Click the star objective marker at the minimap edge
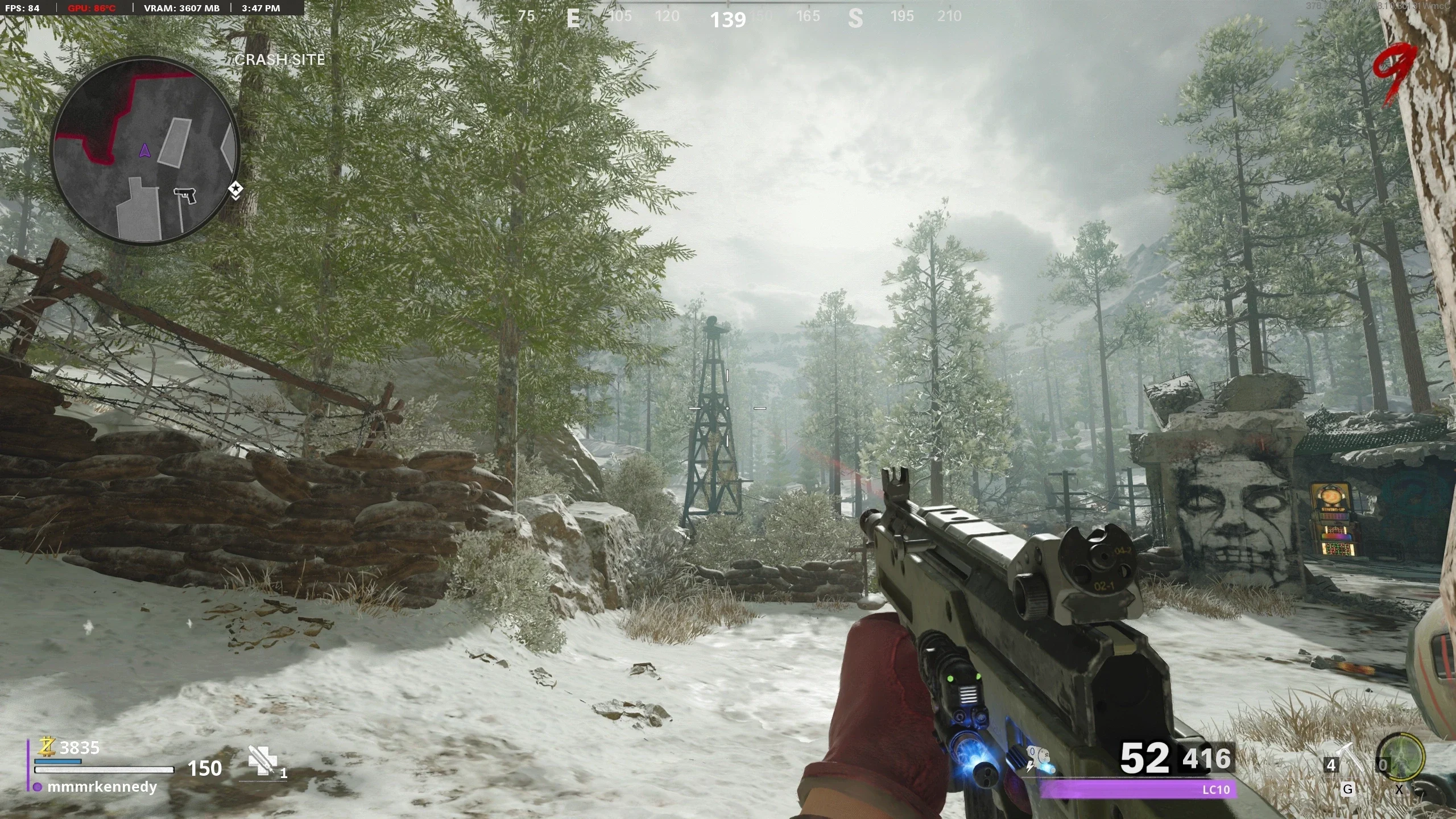This screenshot has width=1456, height=819. pos(235,189)
